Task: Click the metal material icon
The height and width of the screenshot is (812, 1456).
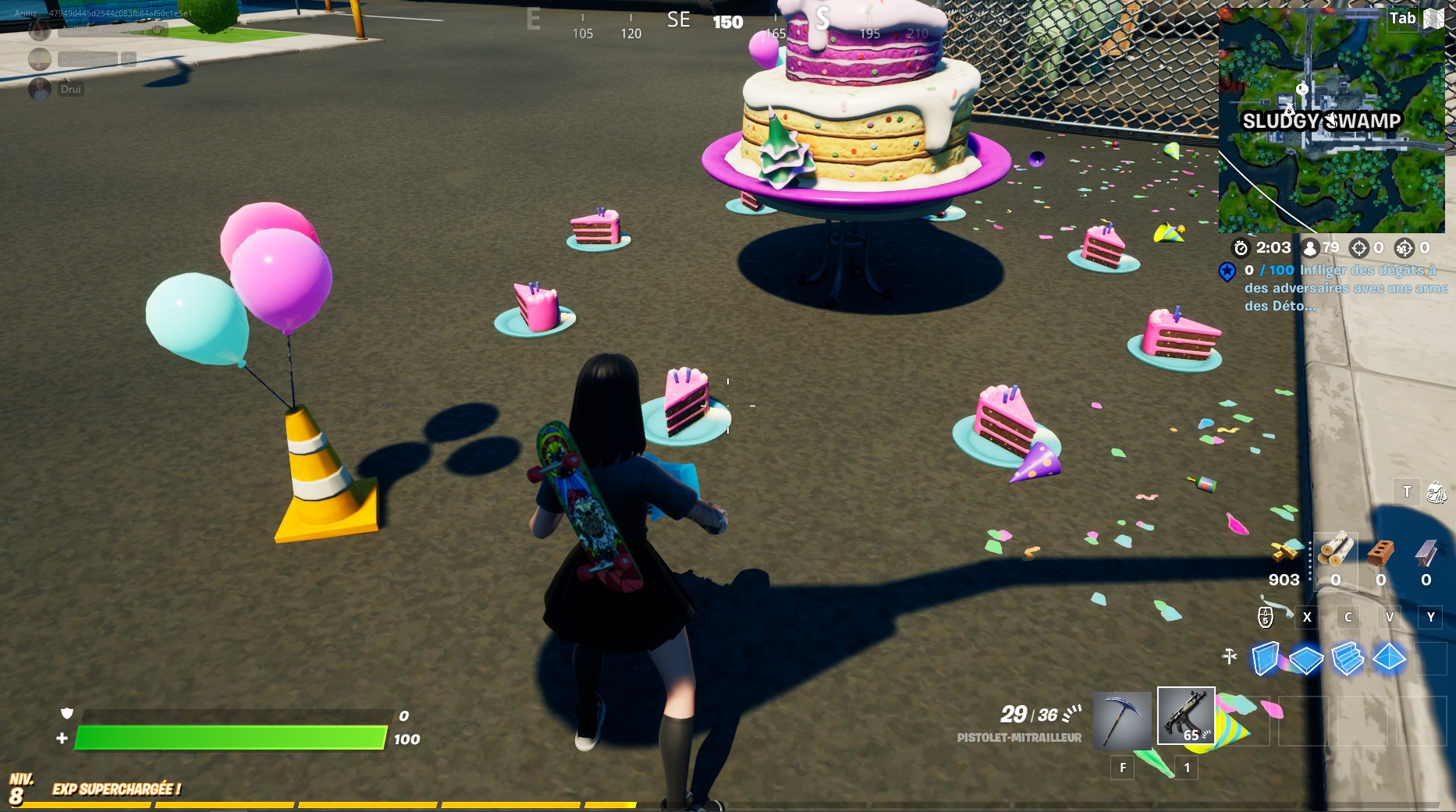Action: pos(1424,554)
